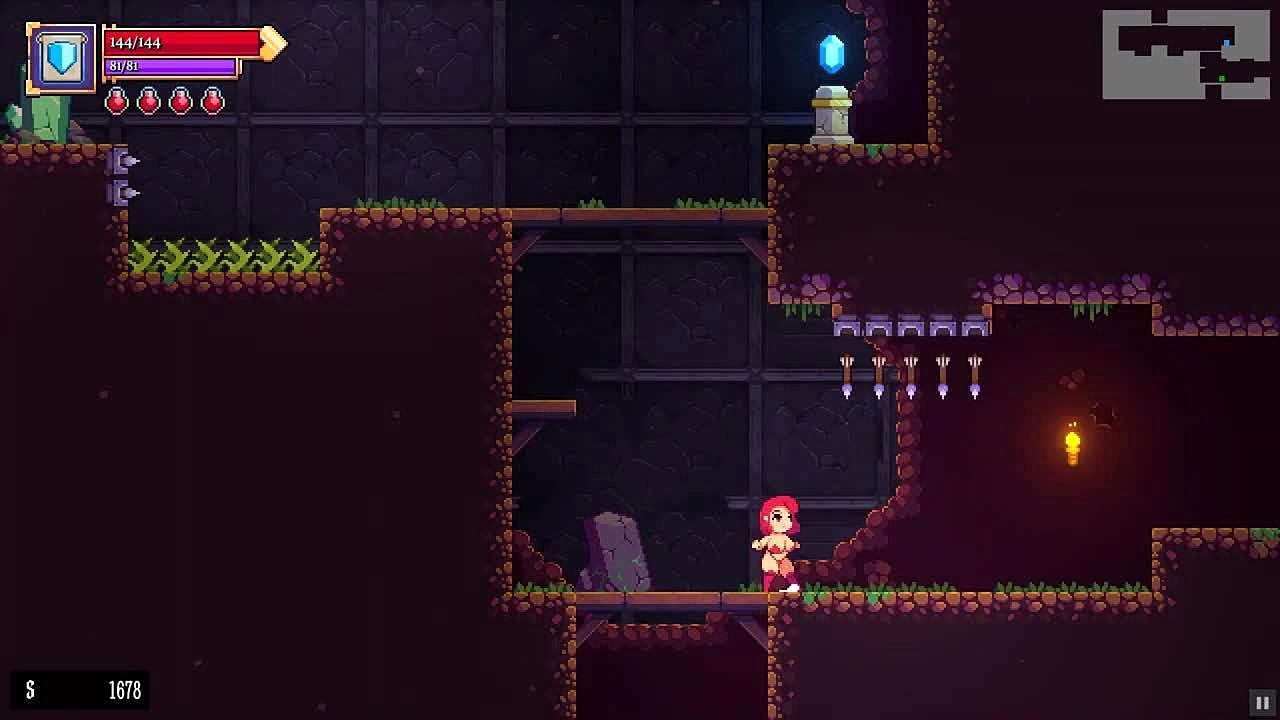Click the blue shield ability icon
The height and width of the screenshot is (720, 1280).
[62, 58]
